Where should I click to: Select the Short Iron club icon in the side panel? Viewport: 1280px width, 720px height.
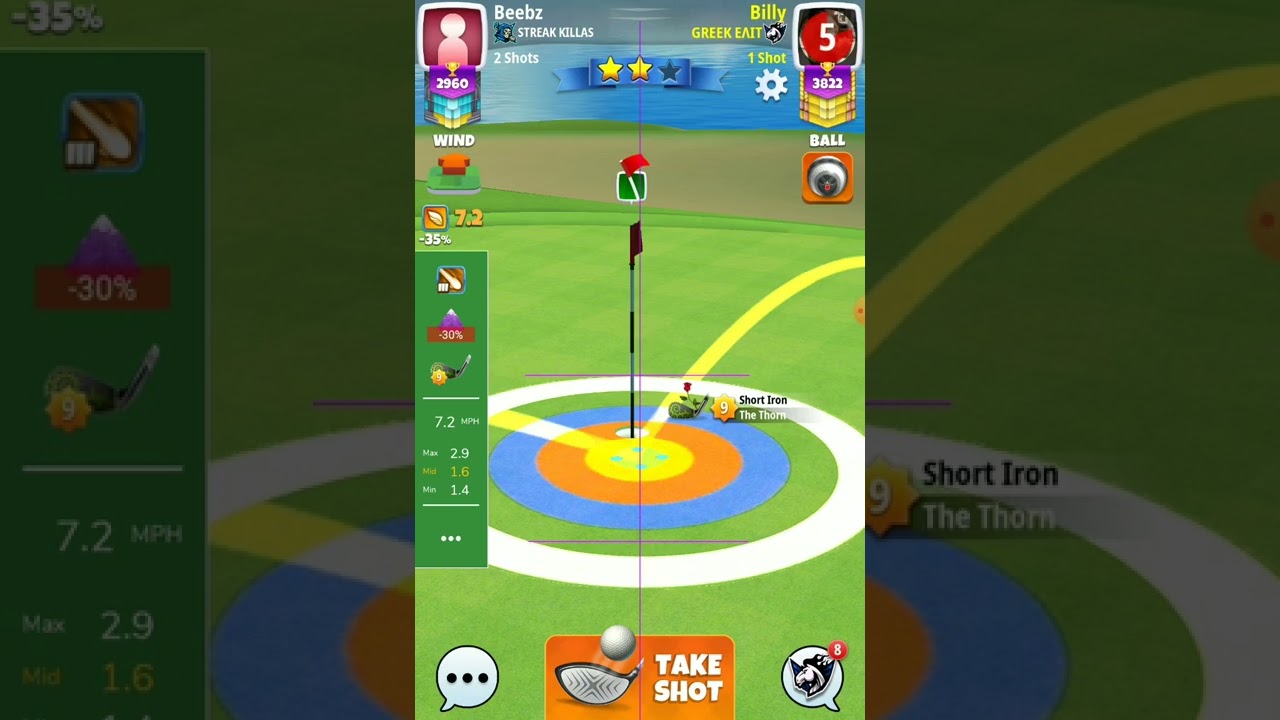(x=450, y=371)
